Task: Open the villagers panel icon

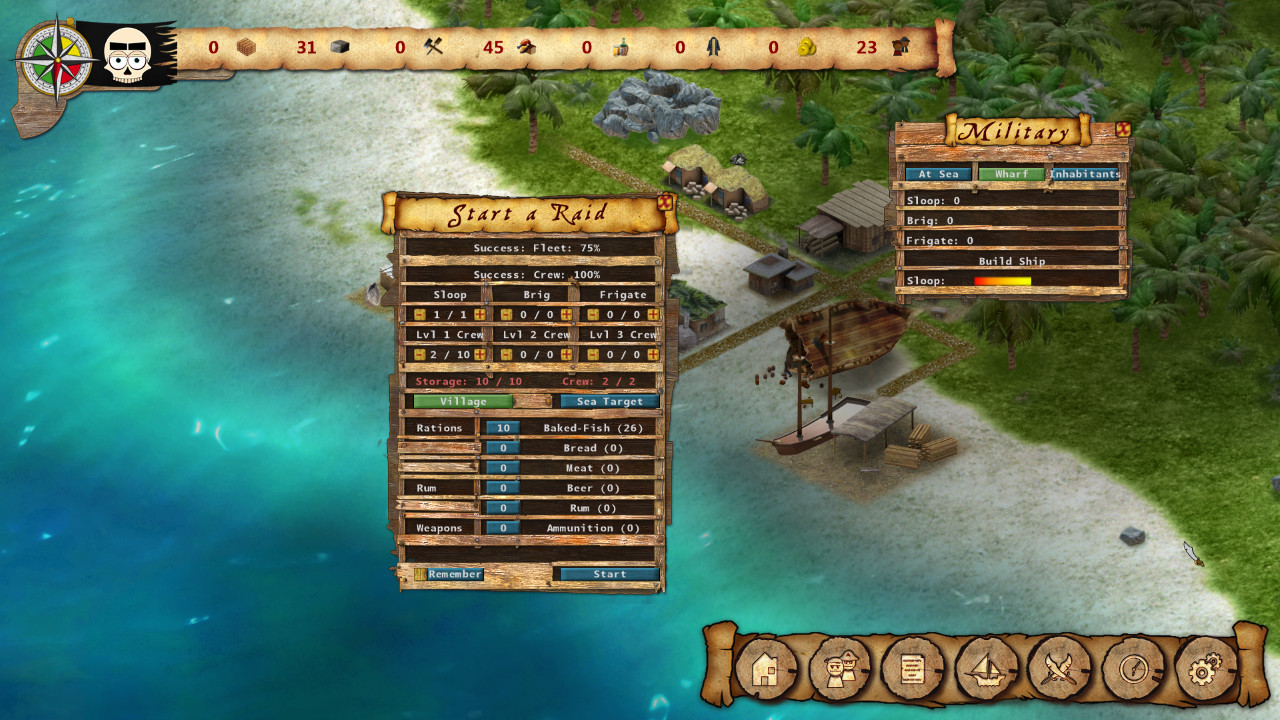Action: point(837,668)
